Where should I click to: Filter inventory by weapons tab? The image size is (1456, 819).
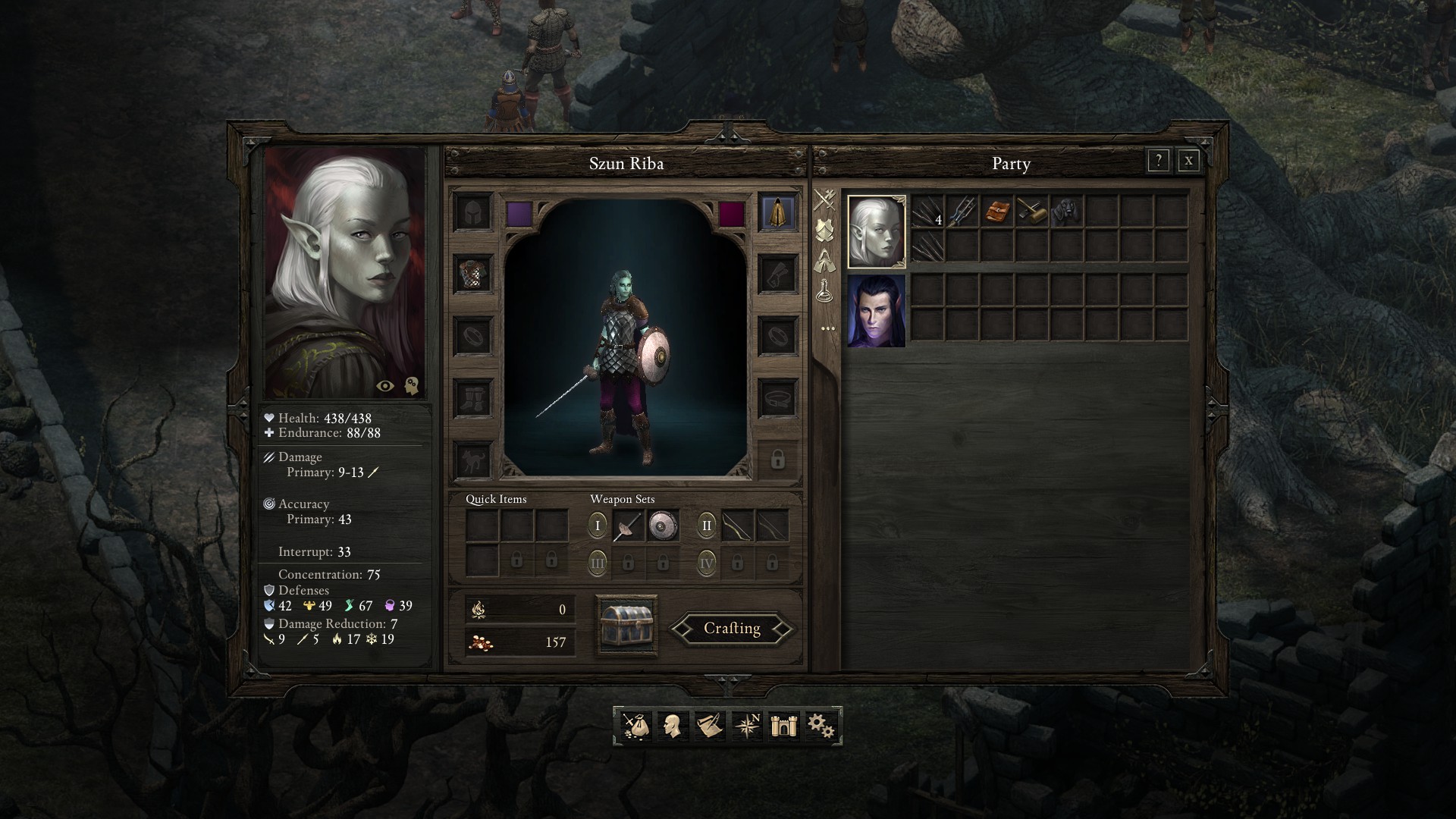[825, 199]
